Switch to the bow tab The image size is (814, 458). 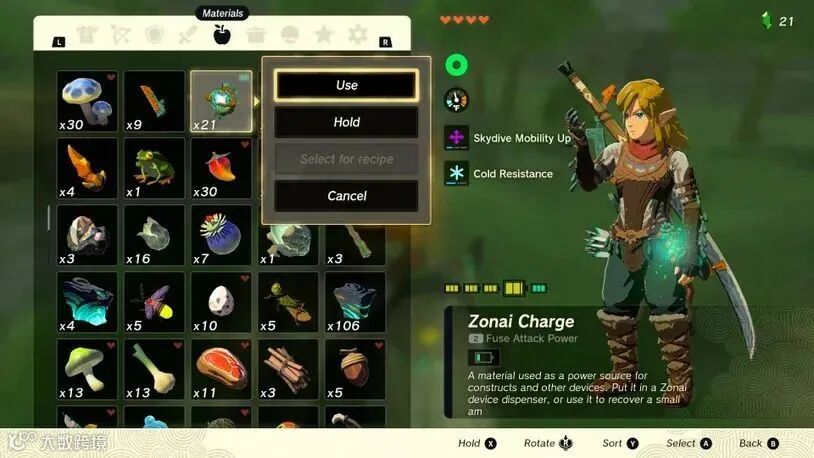pyautogui.click(x=120, y=36)
